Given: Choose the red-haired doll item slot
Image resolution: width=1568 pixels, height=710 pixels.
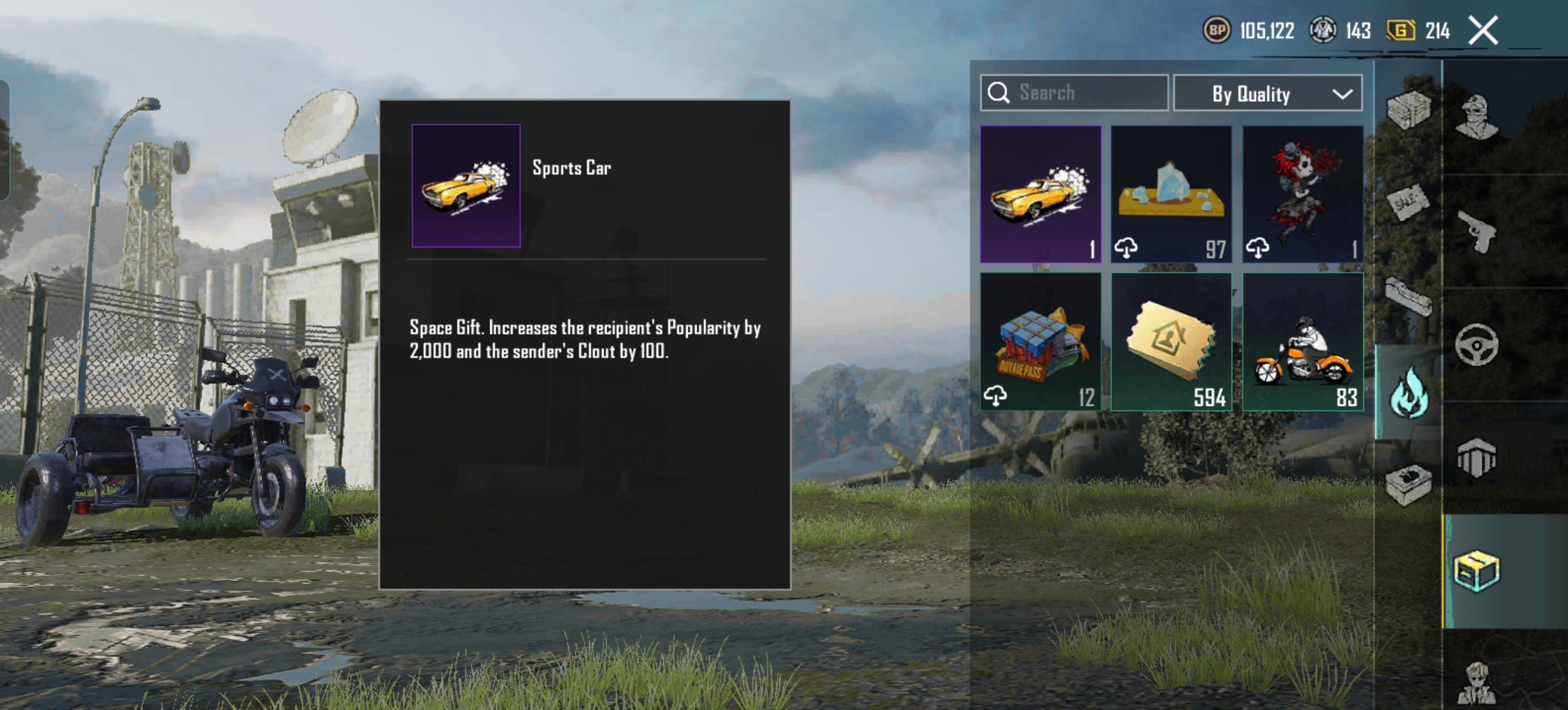Looking at the screenshot, I should [1303, 194].
